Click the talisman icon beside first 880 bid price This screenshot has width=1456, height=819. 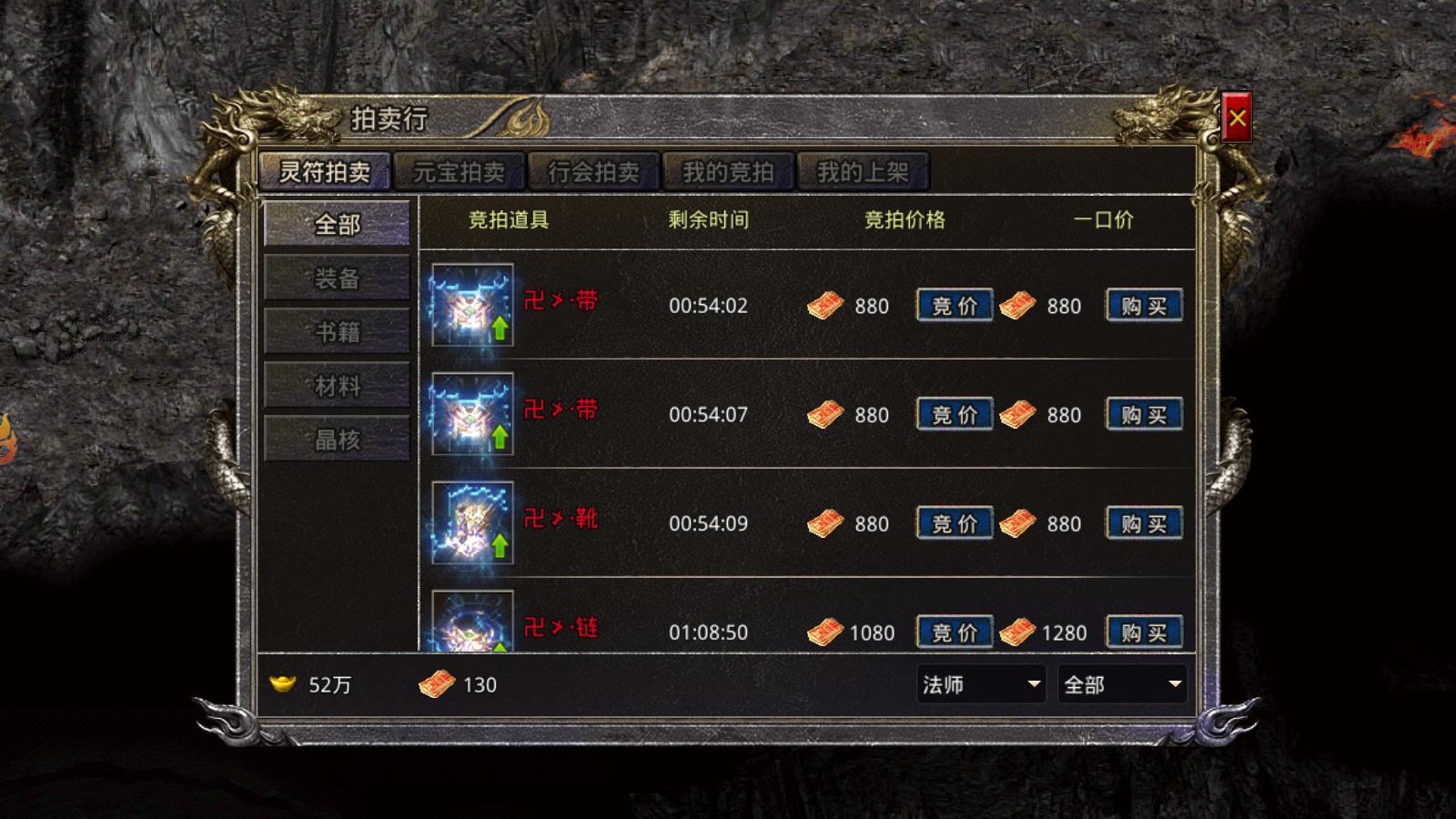tap(826, 306)
